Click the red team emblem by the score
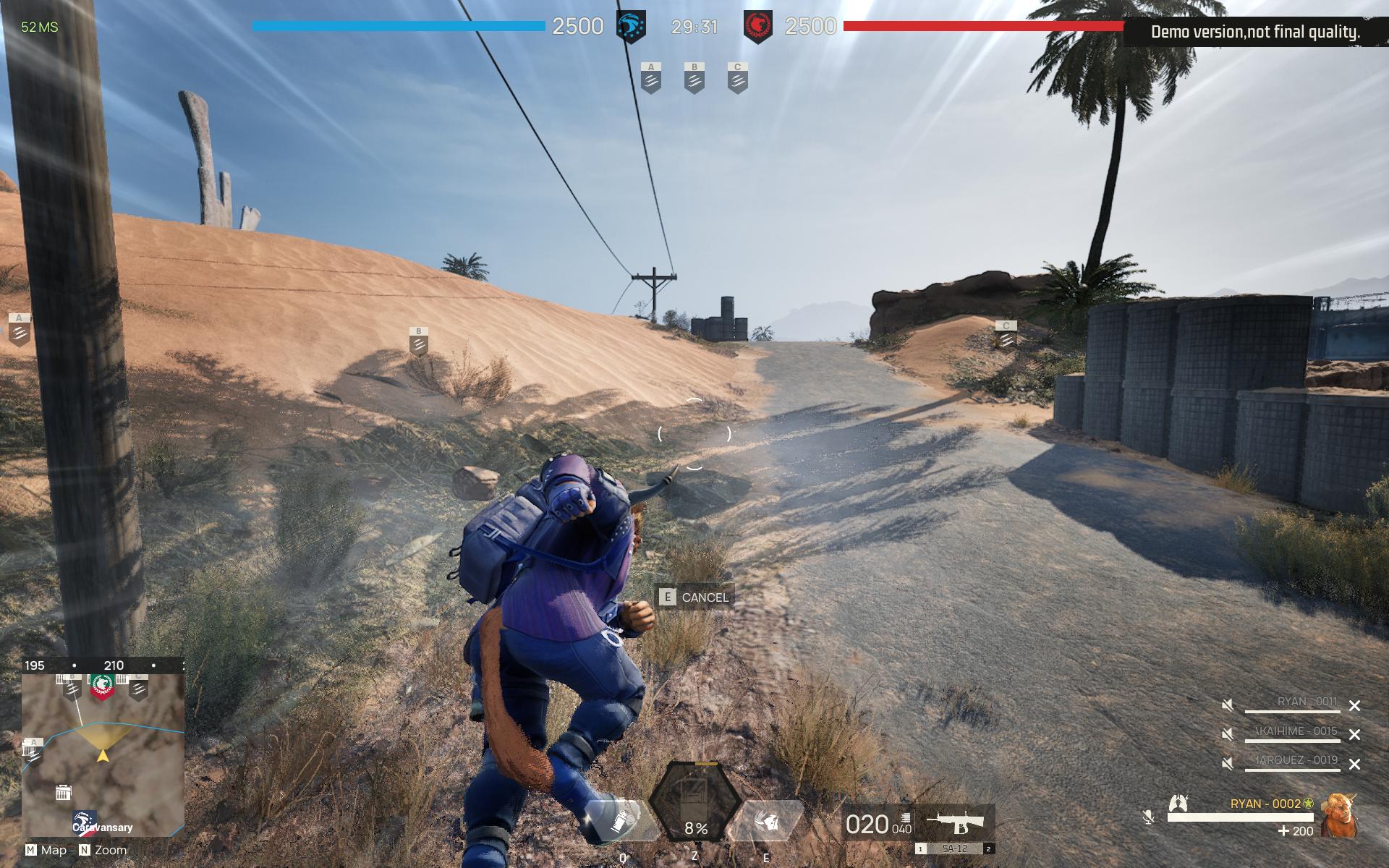This screenshot has height=868, width=1389. point(757,27)
